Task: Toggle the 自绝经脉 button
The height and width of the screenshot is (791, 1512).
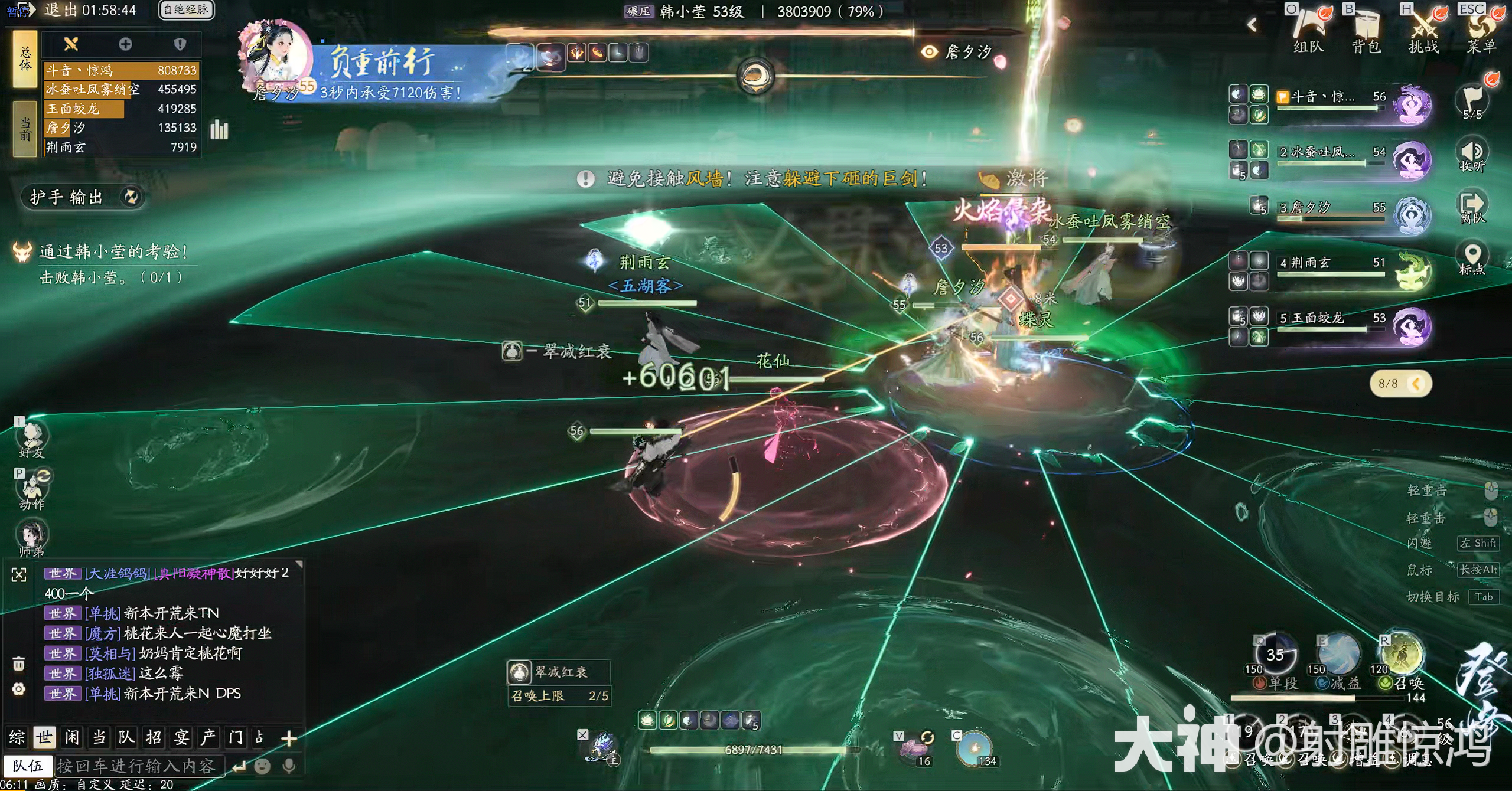Action: click(x=186, y=9)
